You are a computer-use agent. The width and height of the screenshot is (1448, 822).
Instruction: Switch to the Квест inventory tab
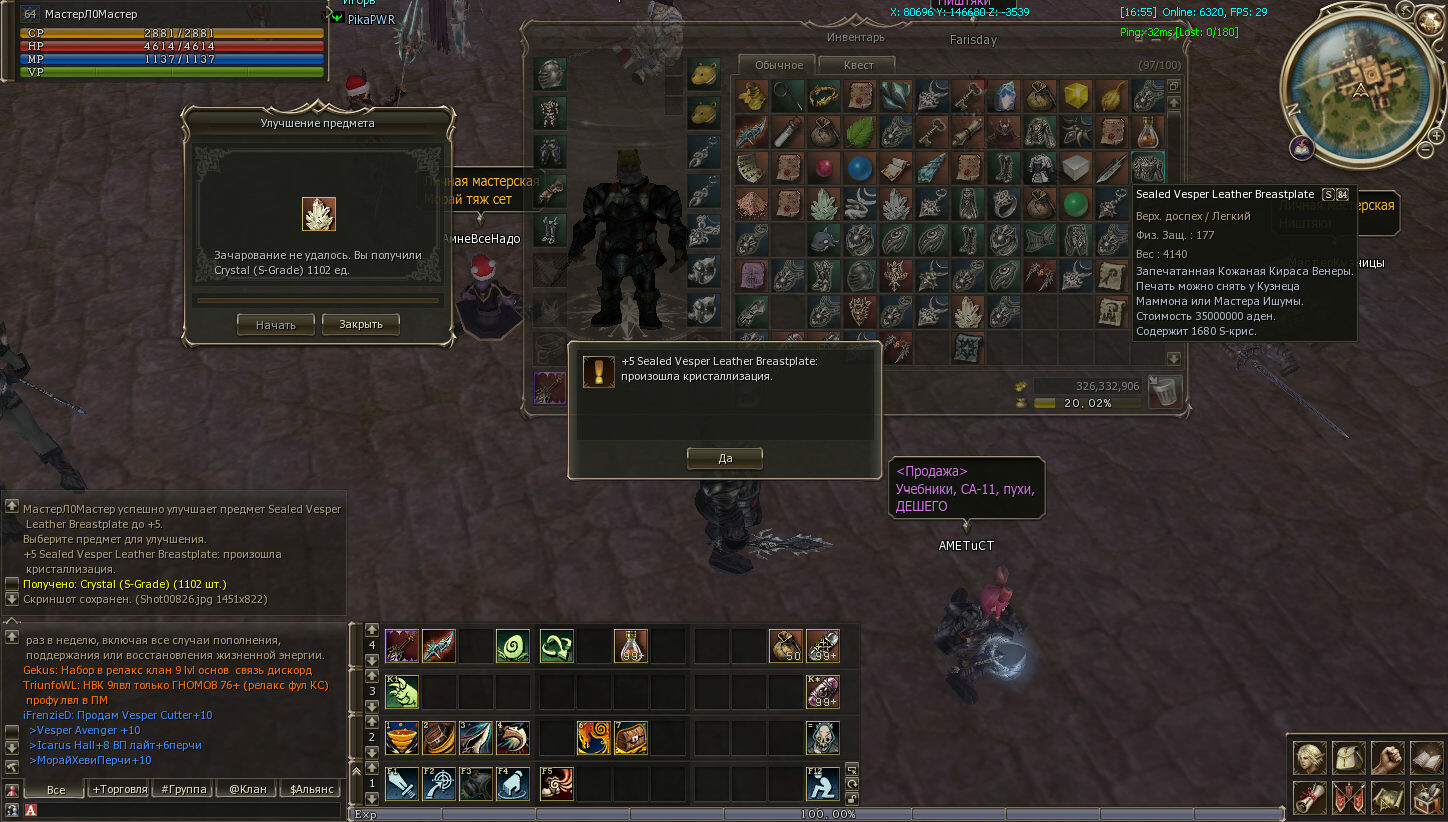pyautogui.click(x=858, y=65)
